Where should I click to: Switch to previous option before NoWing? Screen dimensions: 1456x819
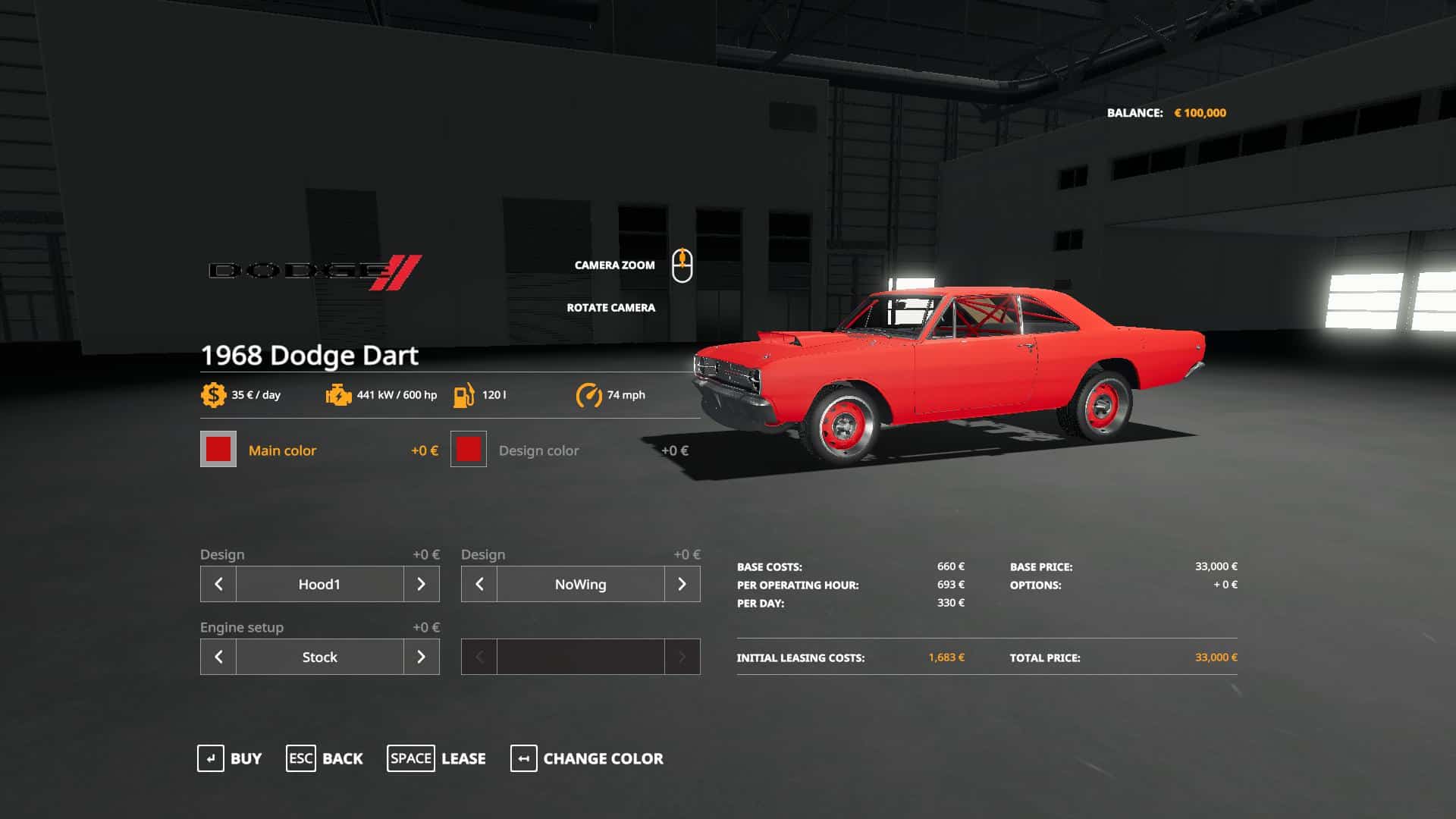pyautogui.click(x=479, y=584)
